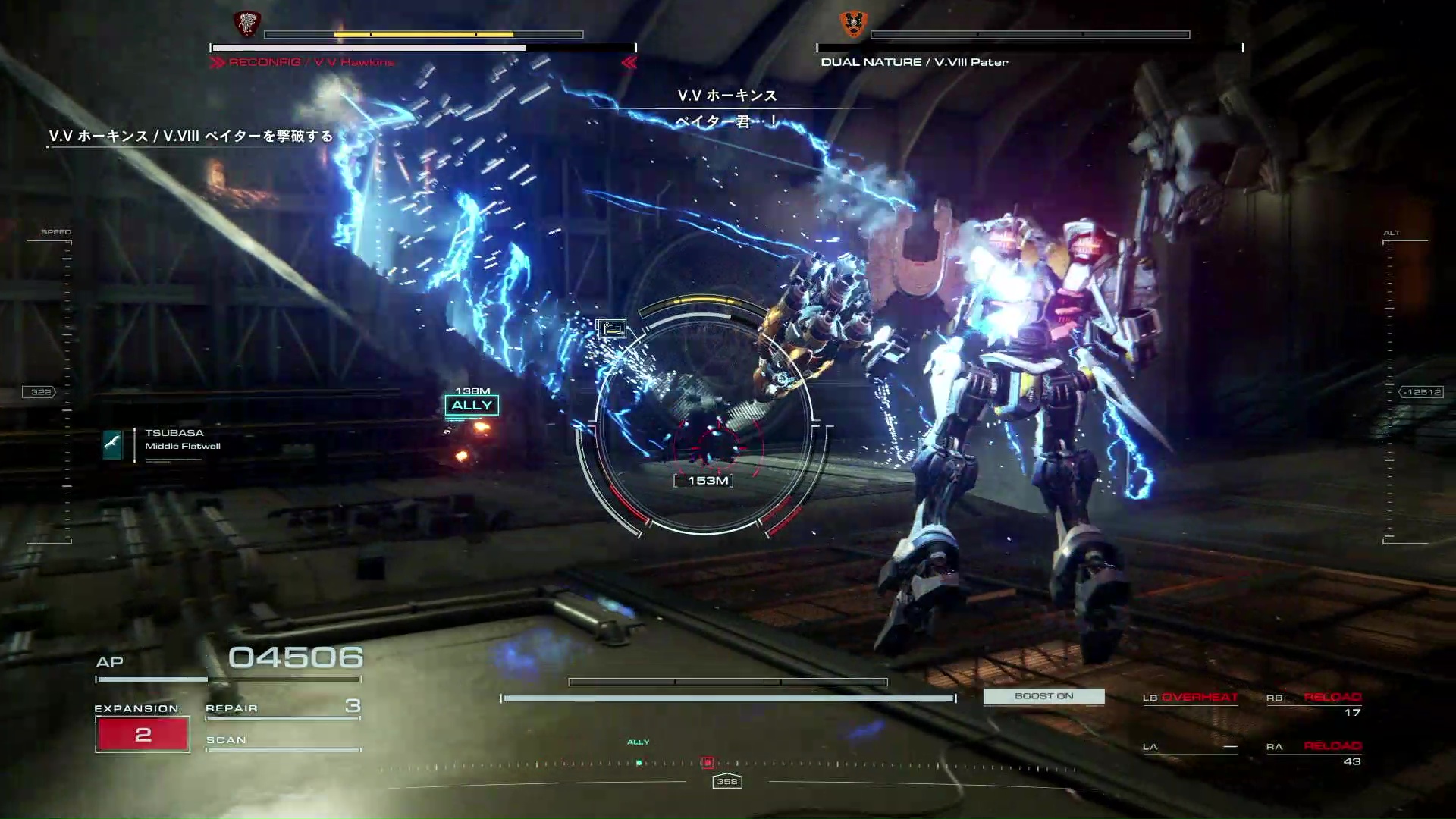Click the ALLY target marker
The image size is (1456, 819).
pyautogui.click(x=472, y=406)
